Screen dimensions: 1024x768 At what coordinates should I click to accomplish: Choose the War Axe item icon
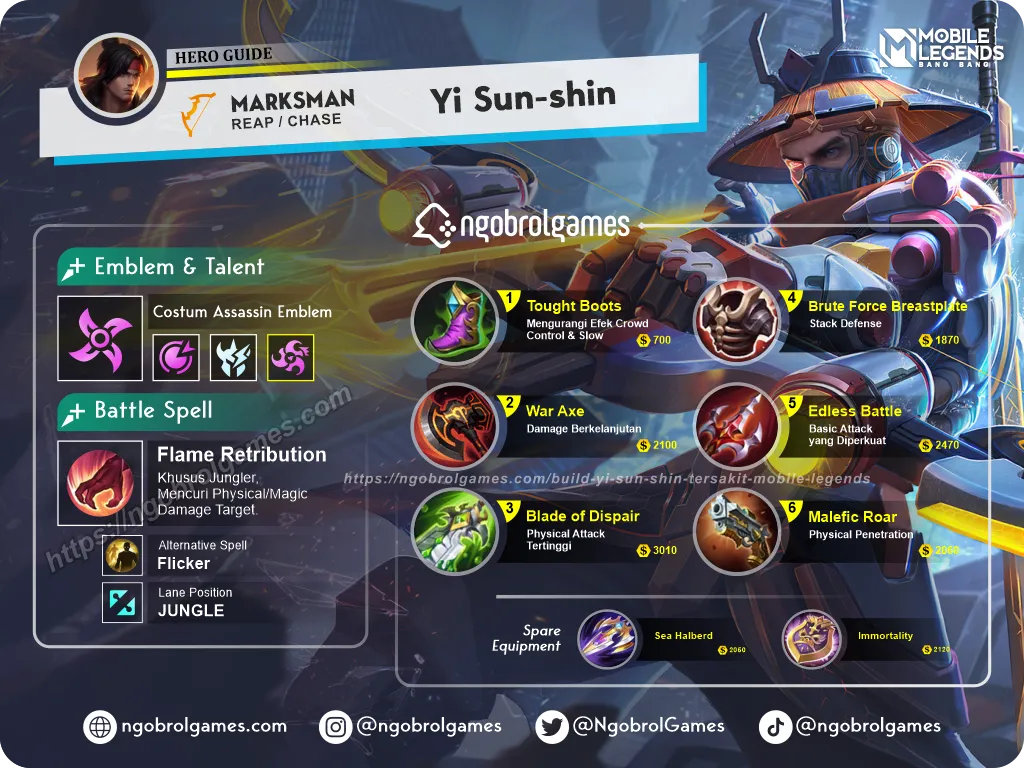pyautogui.click(x=456, y=427)
